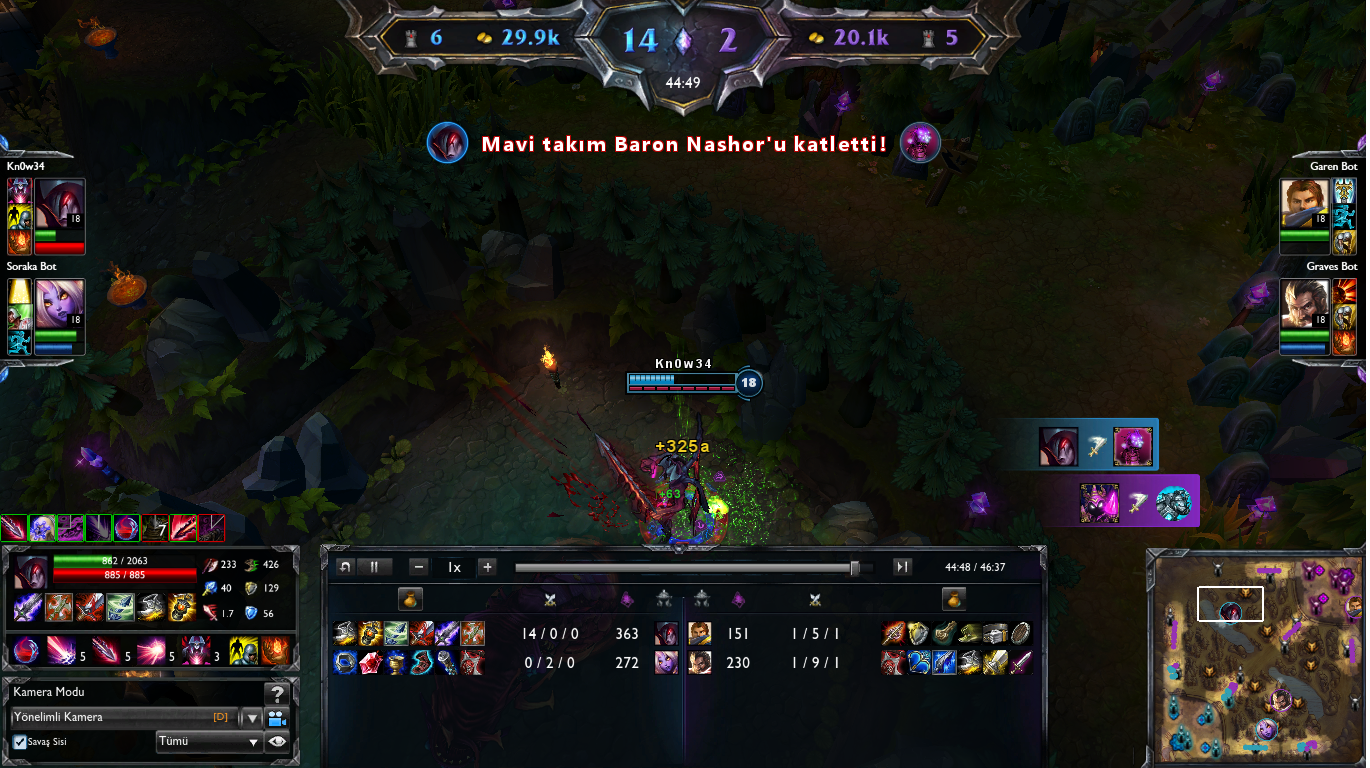Screen dimensions: 1370x768
Task: Click the blue video camera button
Action: pyautogui.click(x=277, y=717)
